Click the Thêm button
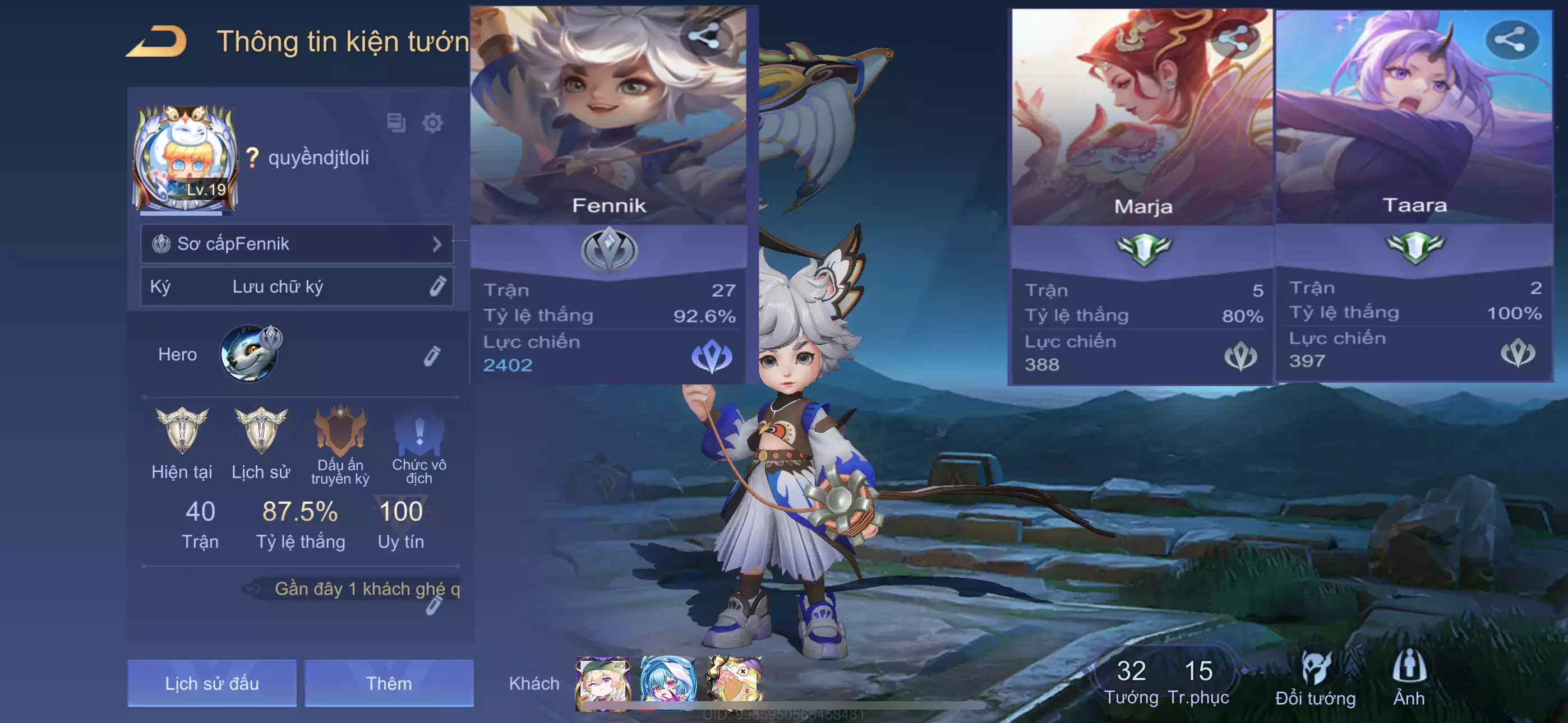 [389, 683]
